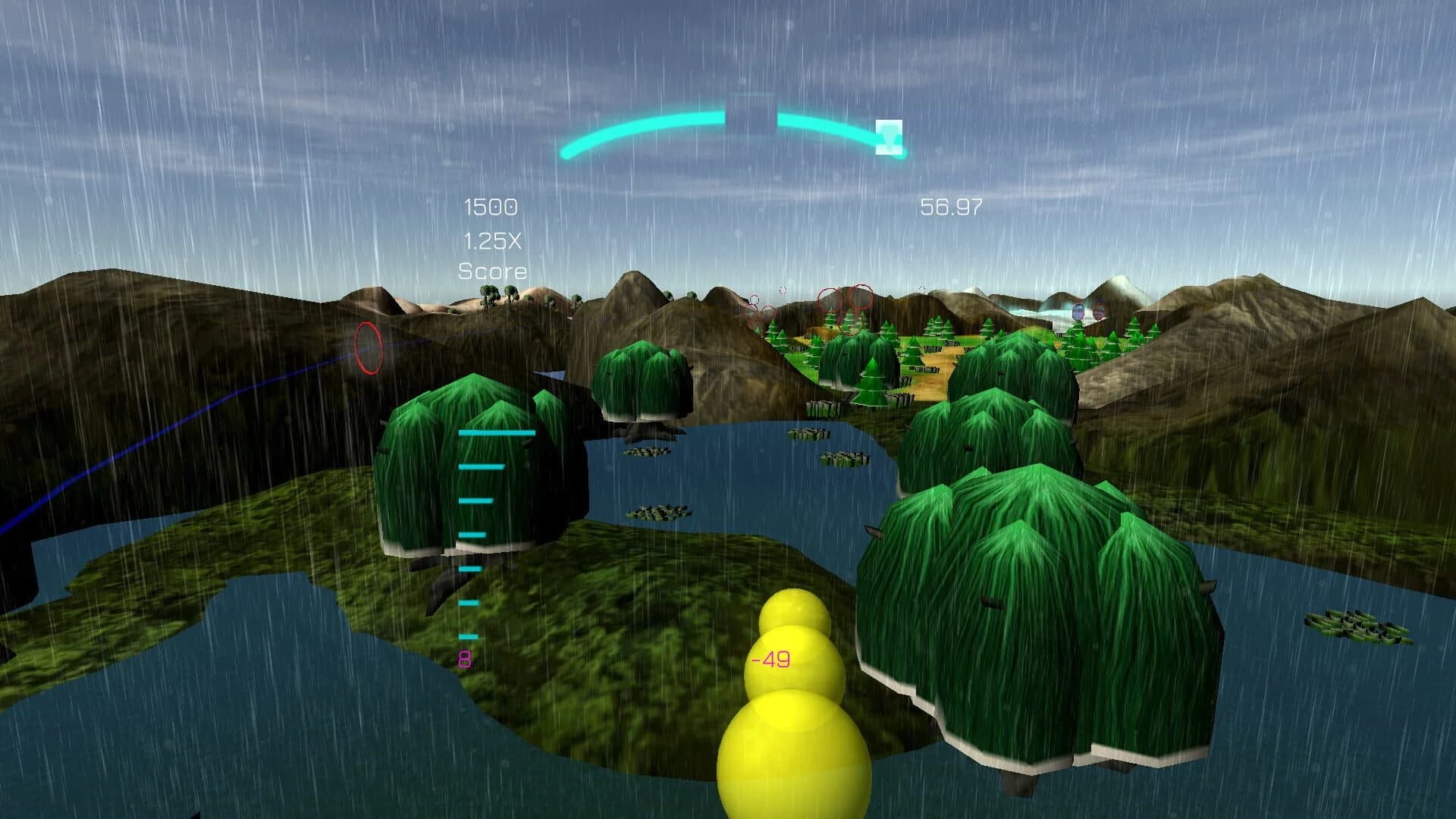Image resolution: width=1456 pixels, height=819 pixels.
Task: Click the 1.25X Score label
Action: (x=494, y=256)
